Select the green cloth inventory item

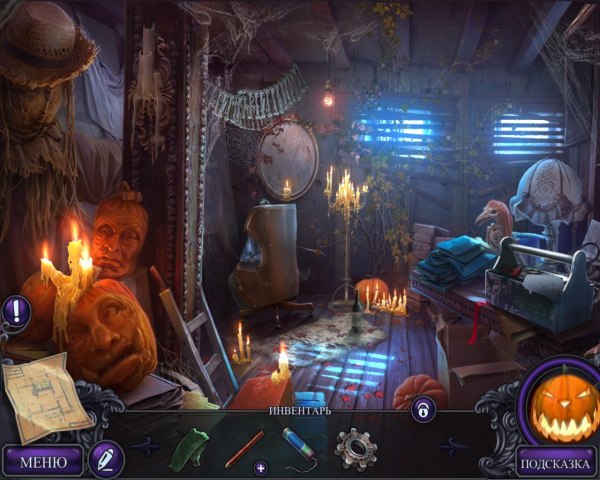188,447
